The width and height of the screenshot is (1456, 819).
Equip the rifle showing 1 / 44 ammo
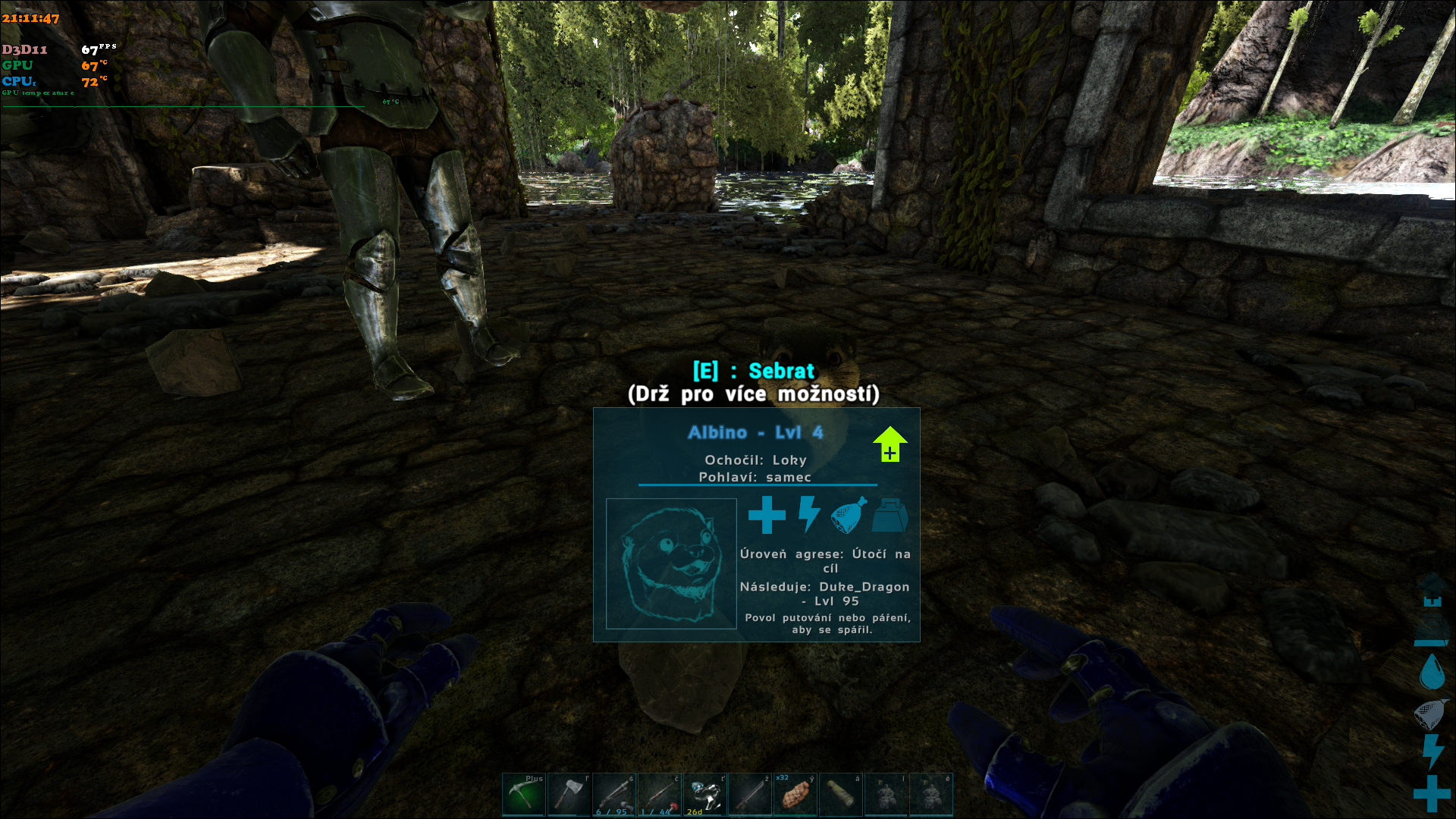[x=660, y=795]
